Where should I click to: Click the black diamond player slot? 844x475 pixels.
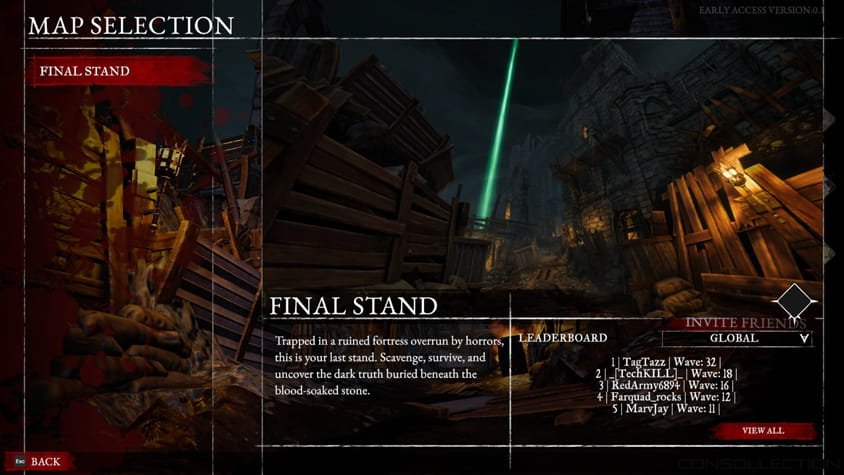[x=795, y=301]
